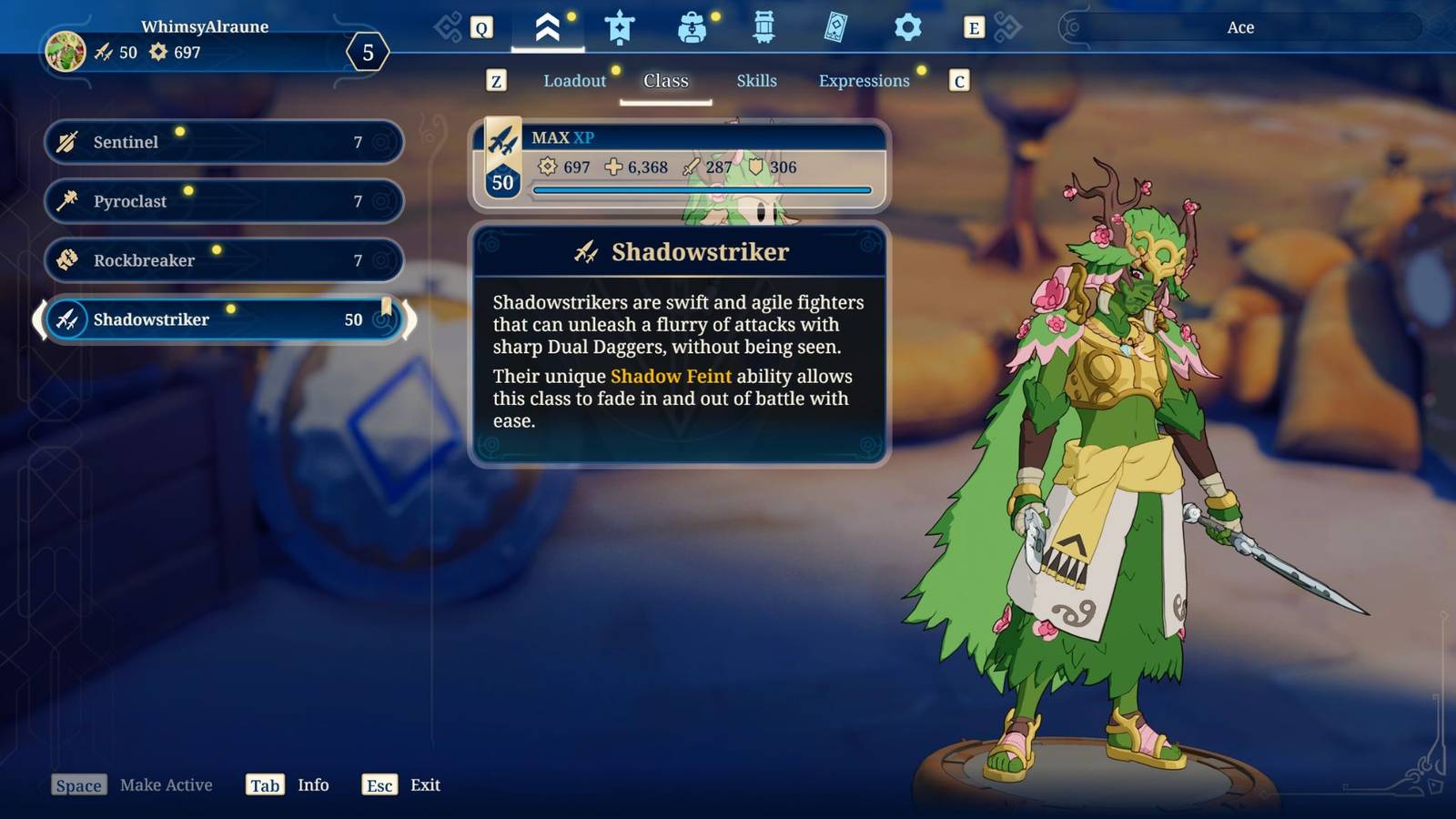
Task: Switch to the Loadout tab
Action: pyautogui.click(x=574, y=81)
